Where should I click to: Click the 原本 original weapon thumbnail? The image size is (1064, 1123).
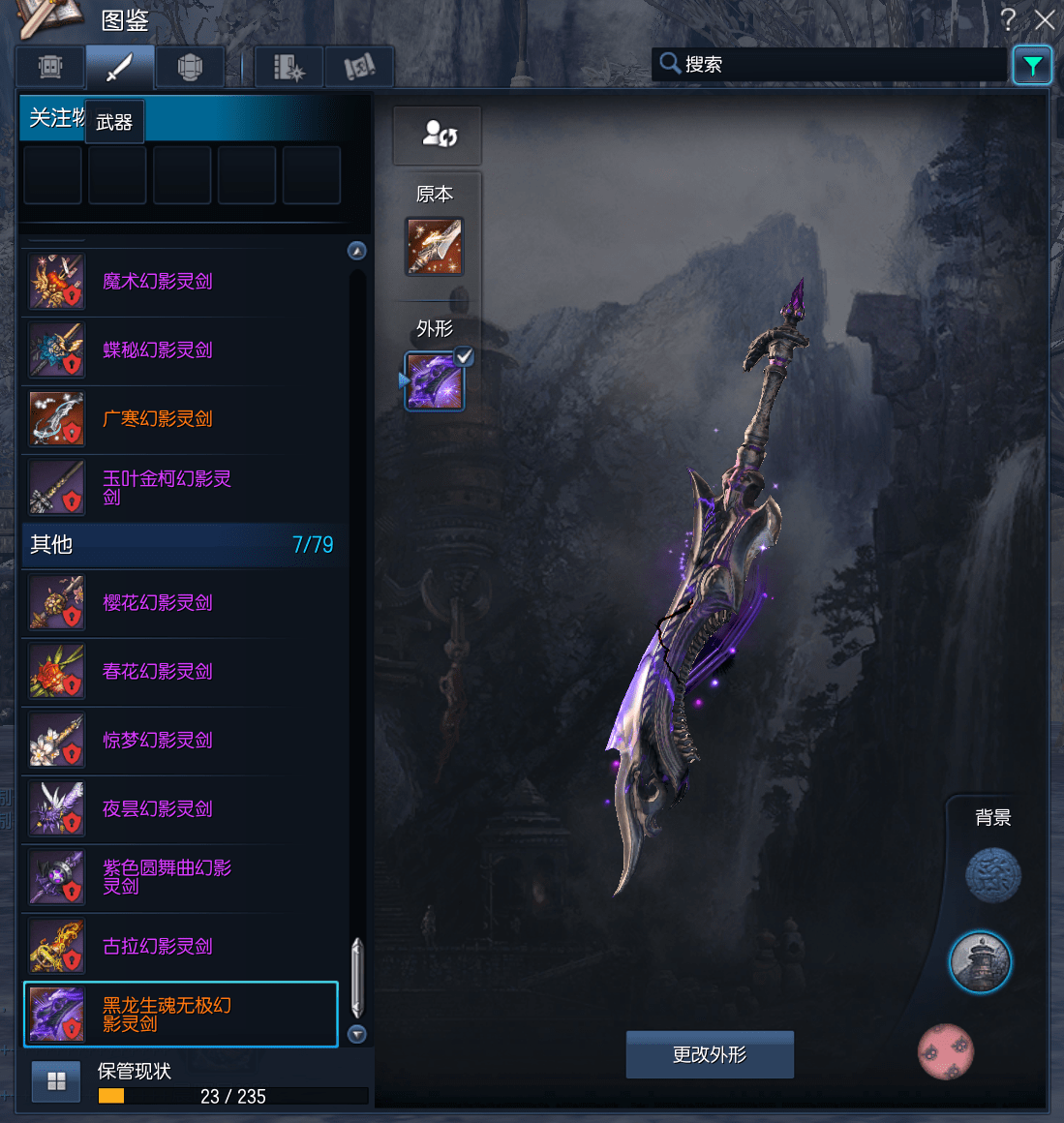[x=434, y=246]
